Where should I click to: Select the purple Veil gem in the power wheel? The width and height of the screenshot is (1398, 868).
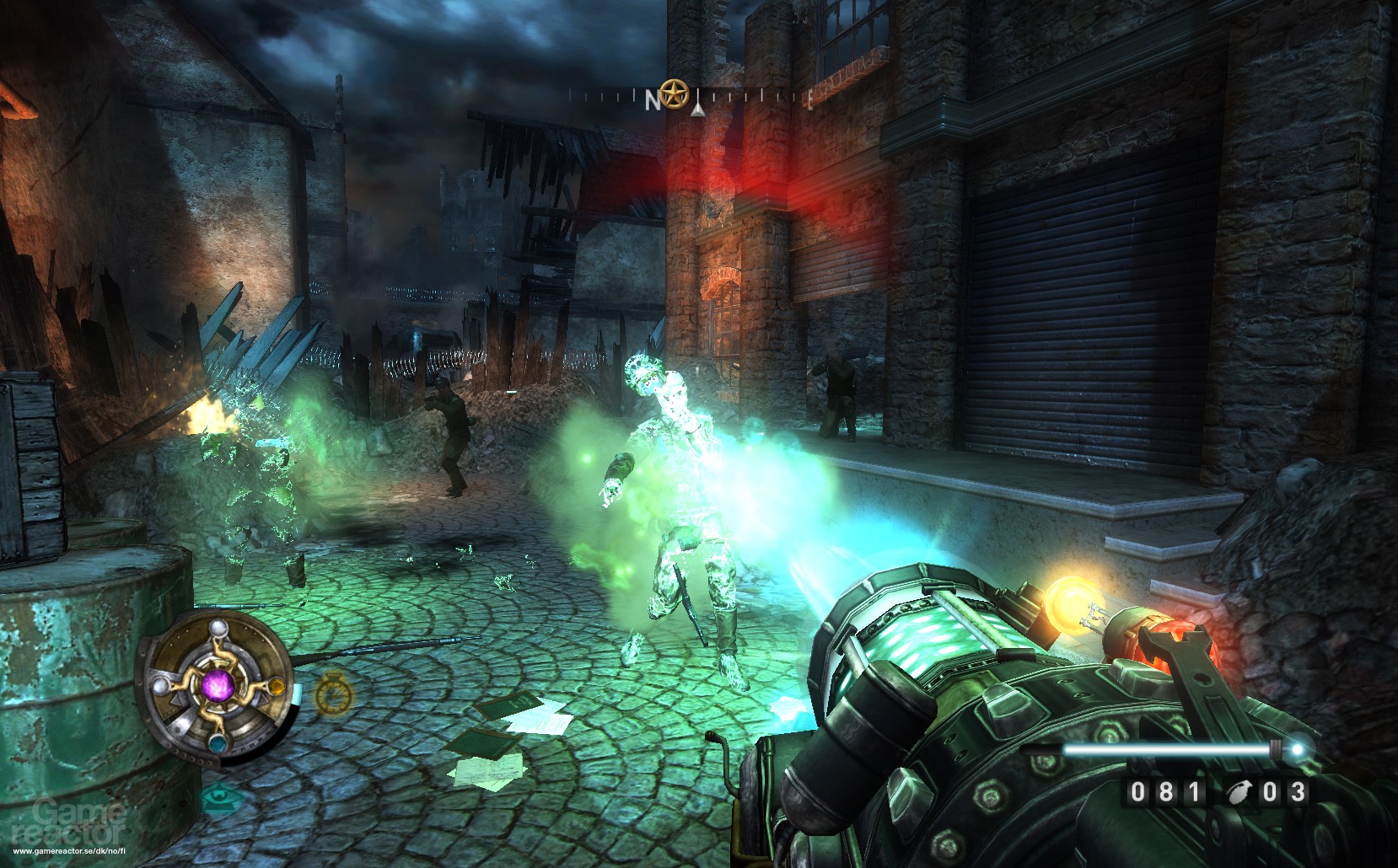[x=218, y=687]
